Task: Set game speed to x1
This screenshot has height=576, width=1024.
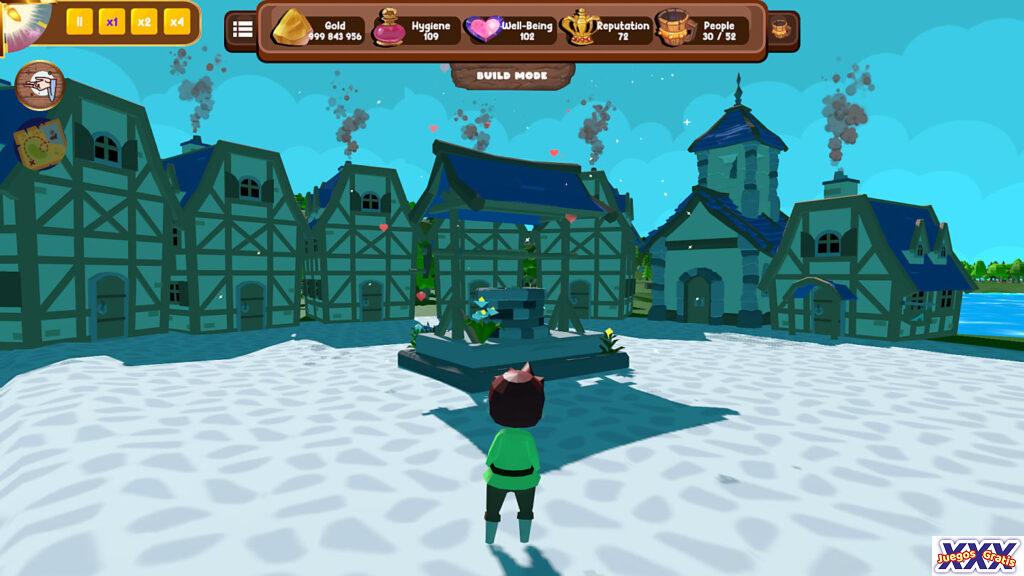Action: pos(112,22)
